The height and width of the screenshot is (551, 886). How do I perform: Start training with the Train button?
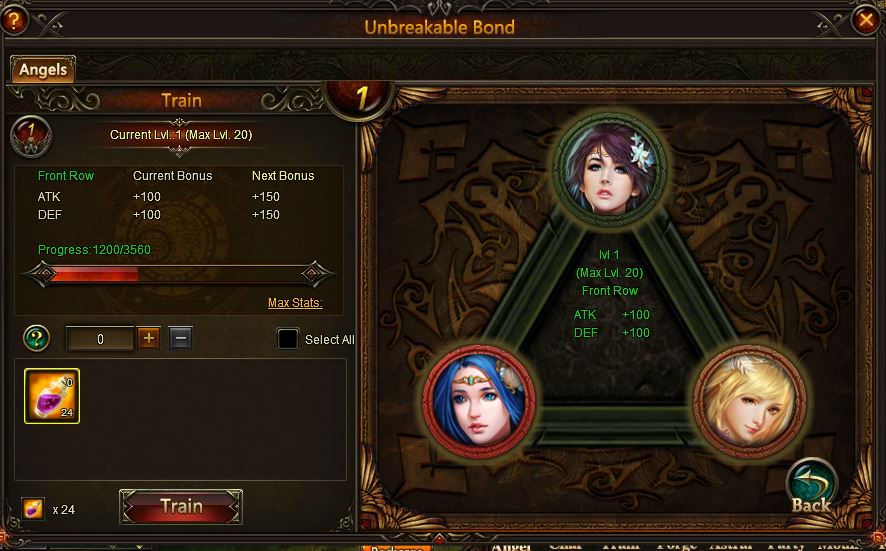pyautogui.click(x=181, y=507)
